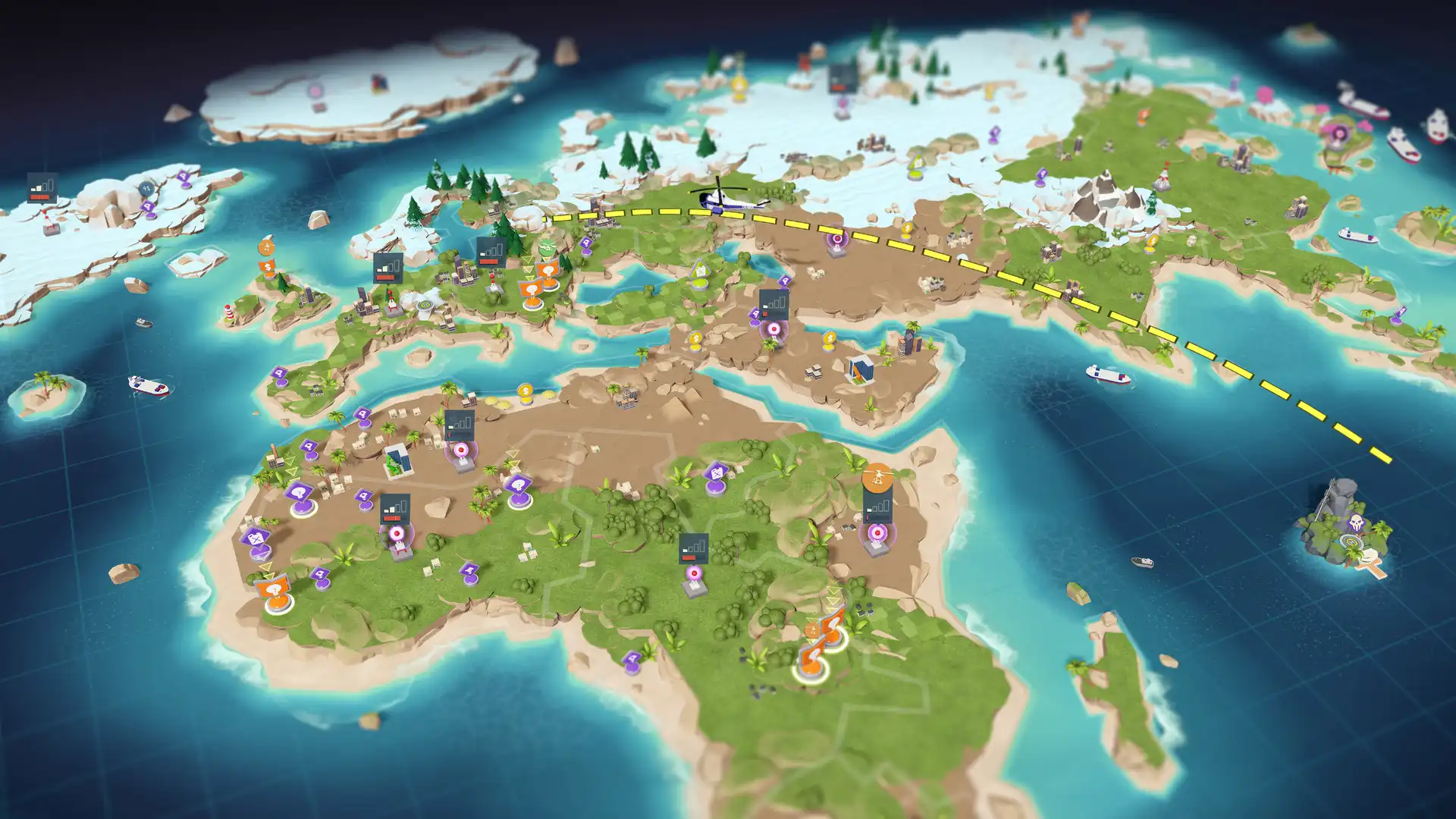1456x819 pixels.
Task: Click the purple crossed-tools marker on Africa's west coast
Action: [256, 537]
